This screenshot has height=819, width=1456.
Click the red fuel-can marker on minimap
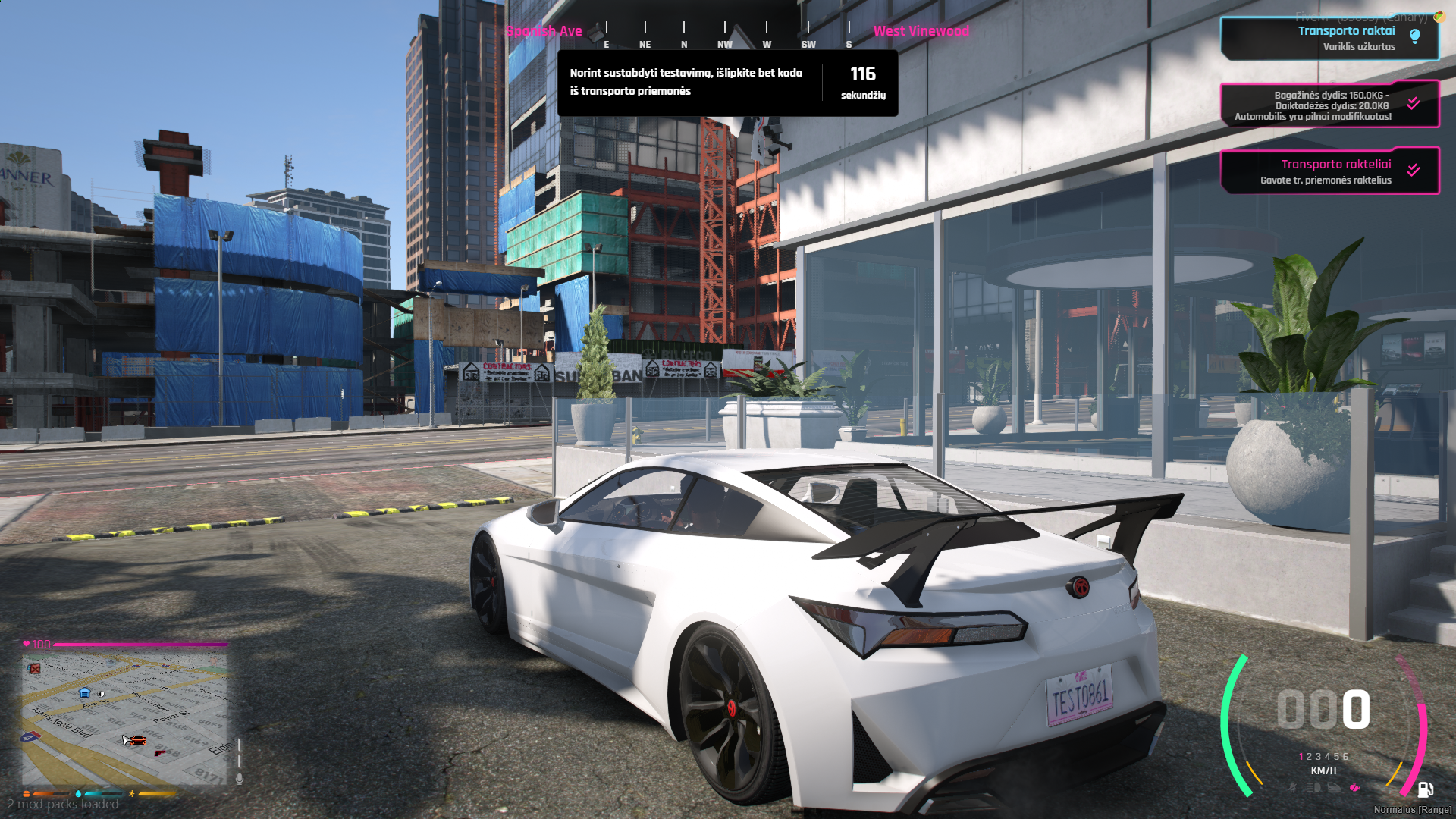click(x=33, y=668)
